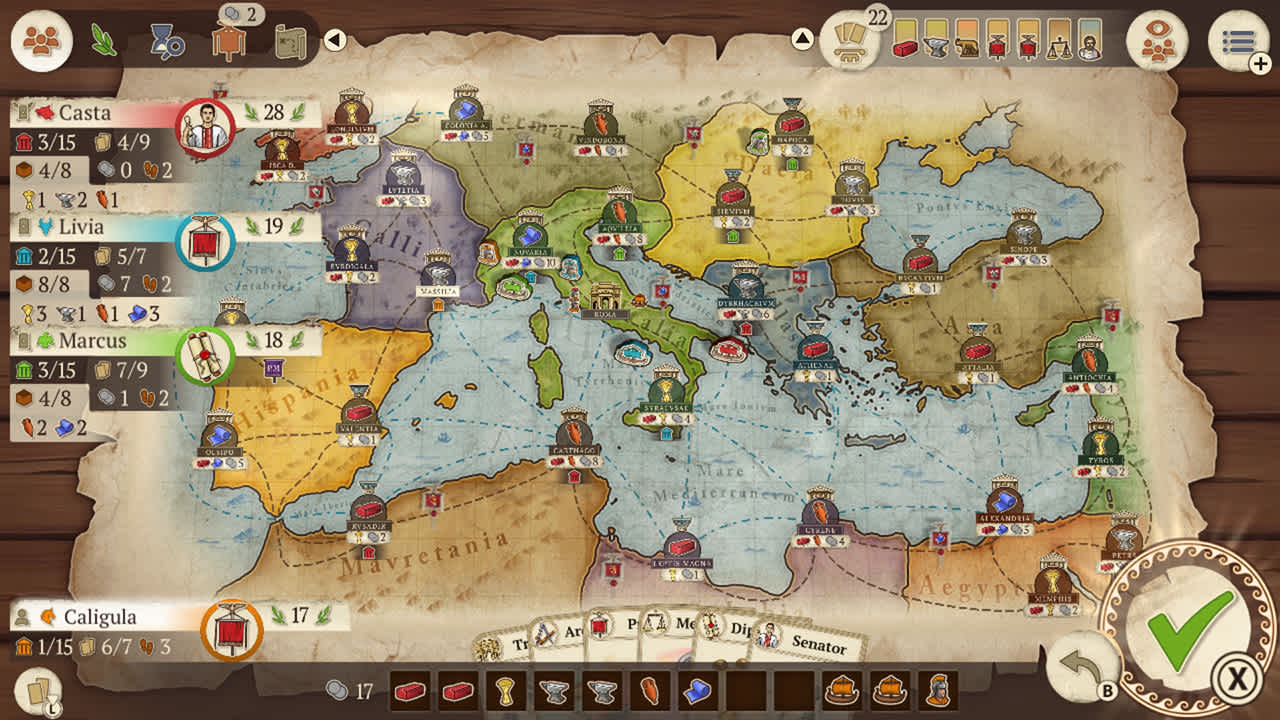Collapse the top-left toolbar with the arrow
1280x720 pixels.
[x=333, y=40]
